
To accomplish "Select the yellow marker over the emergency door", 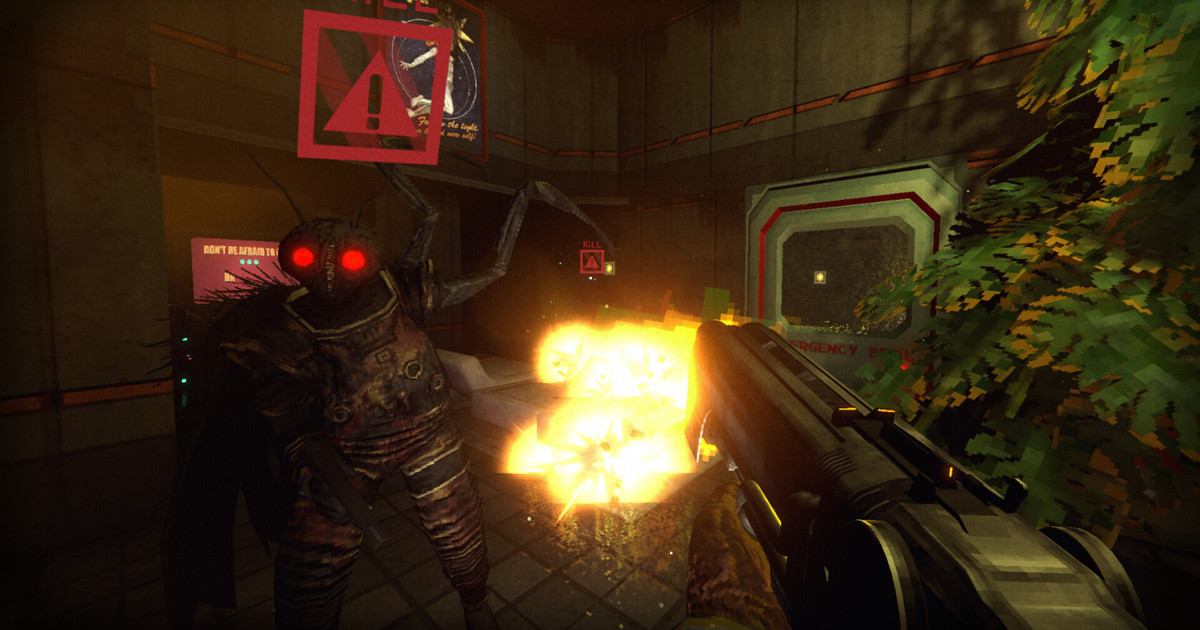I will [820, 277].
